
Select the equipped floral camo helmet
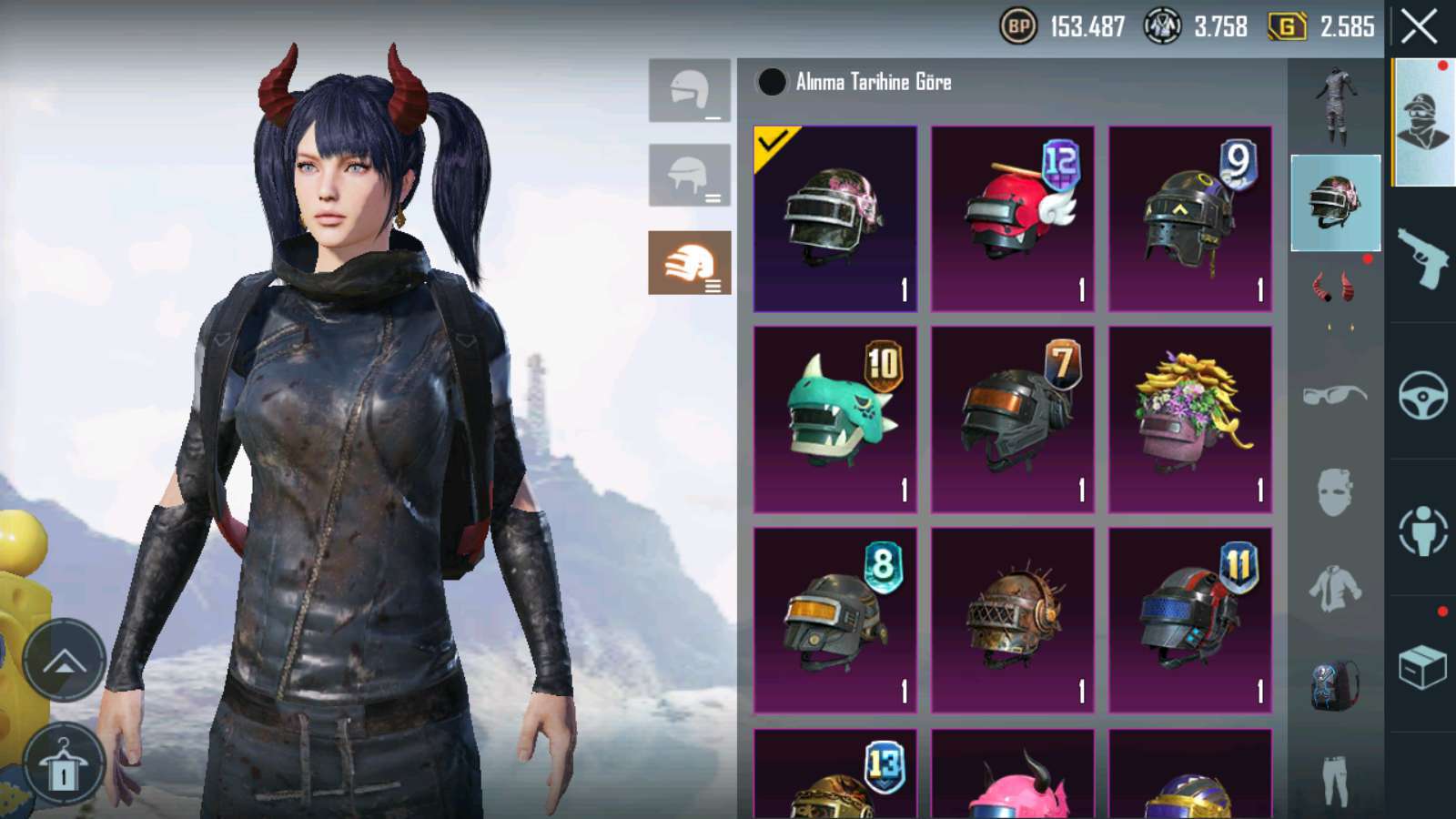pyautogui.click(x=834, y=218)
